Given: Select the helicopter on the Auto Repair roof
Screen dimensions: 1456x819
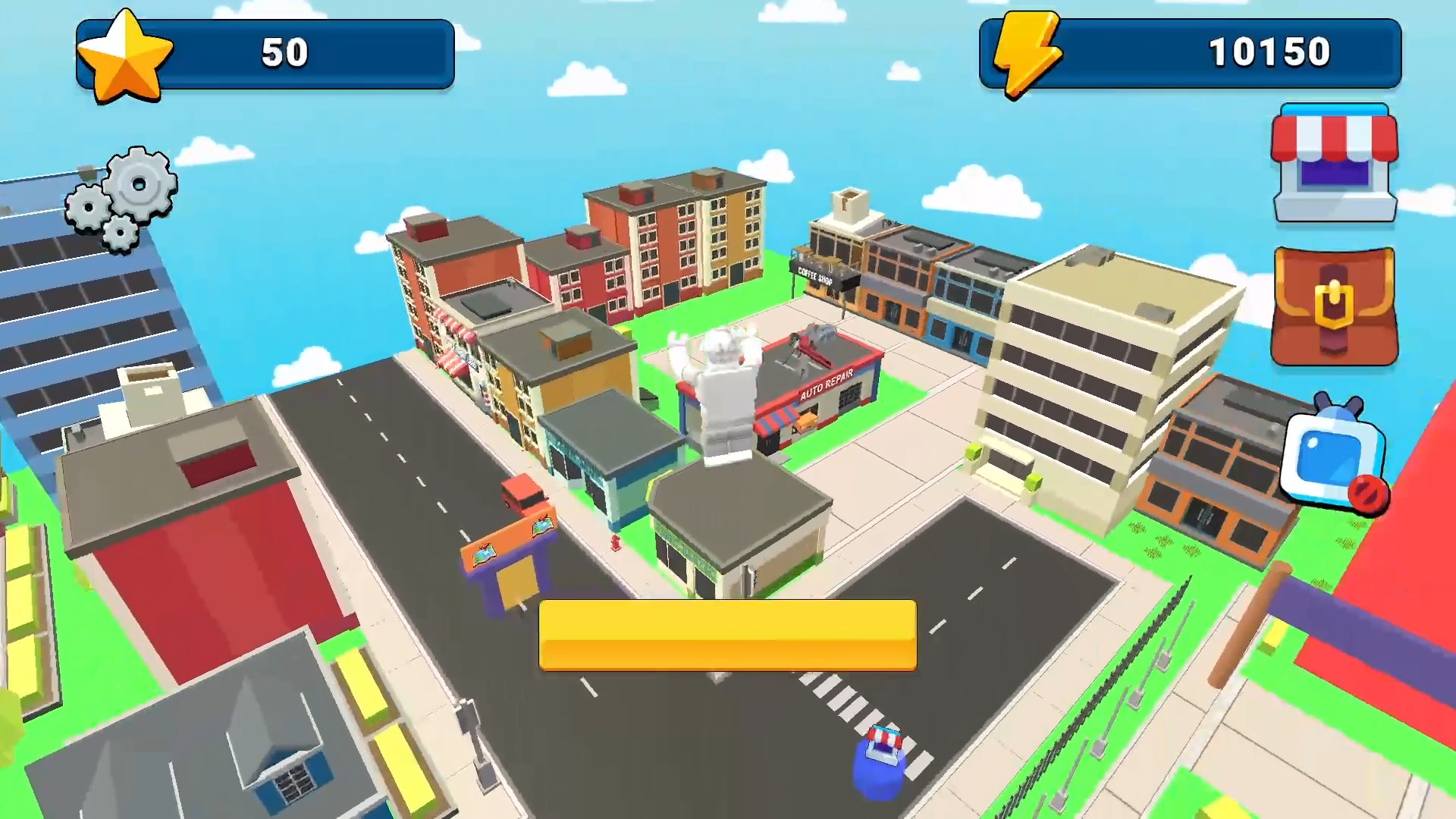Looking at the screenshot, I should click(808, 341).
